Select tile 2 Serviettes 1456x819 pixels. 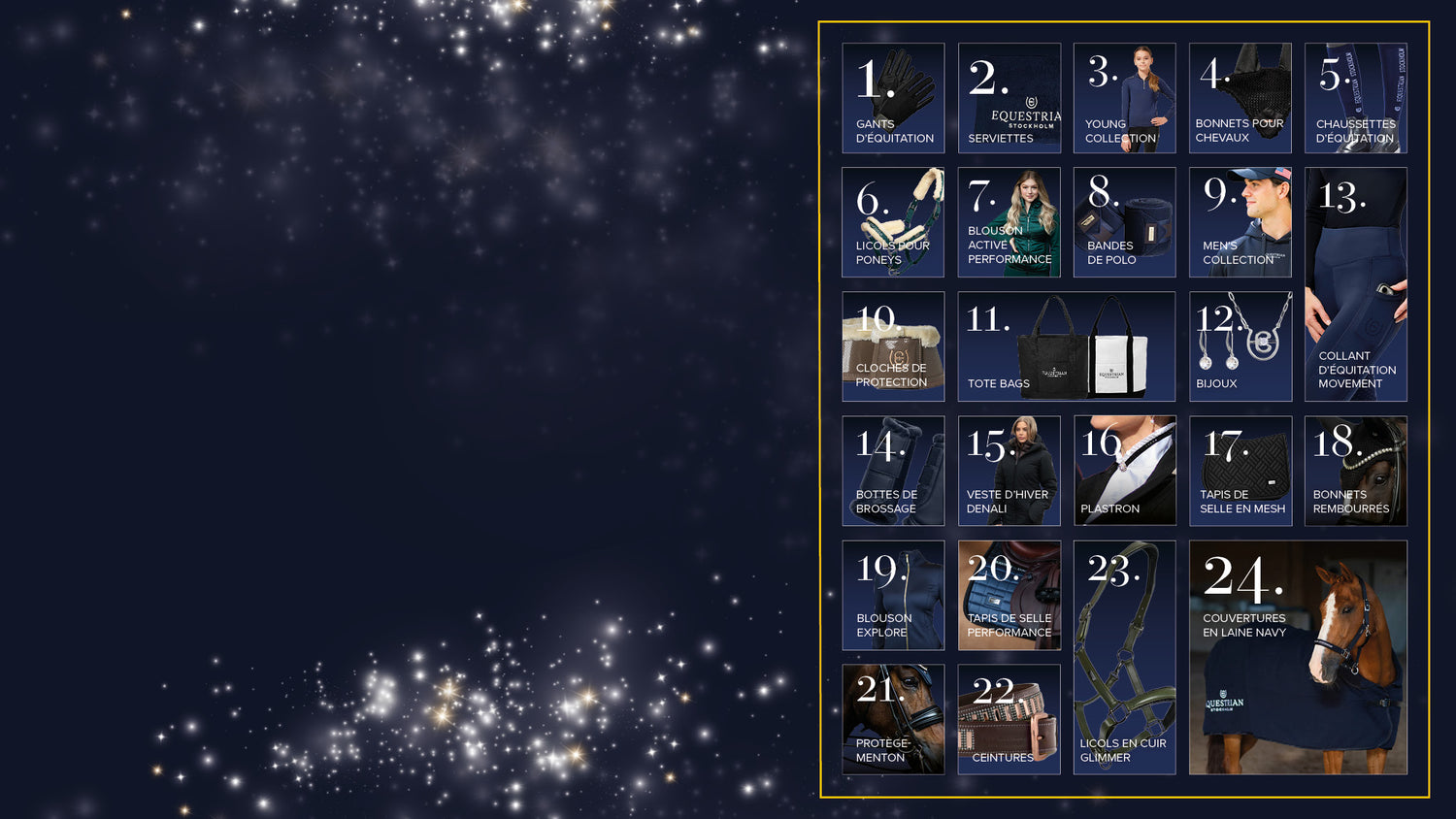click(x=1009, y=98)
